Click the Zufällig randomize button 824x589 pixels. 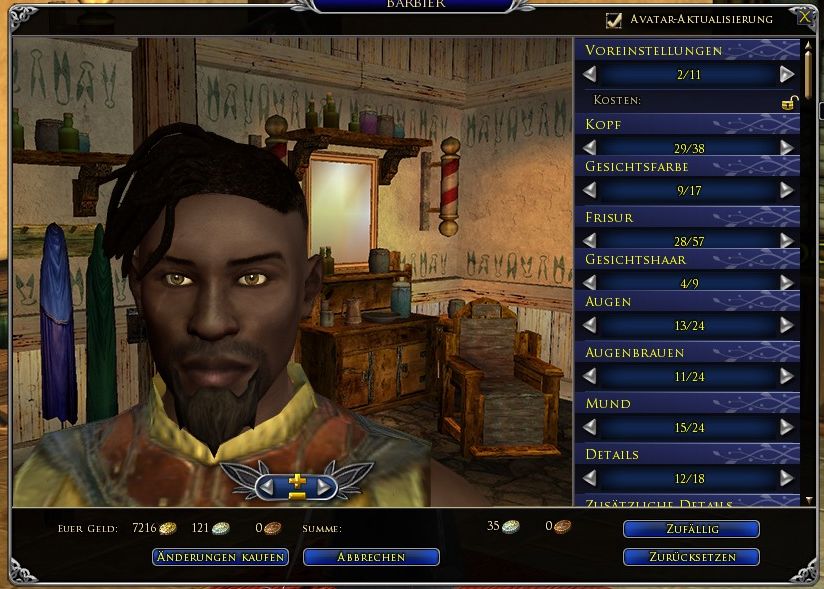click(691, 529)
